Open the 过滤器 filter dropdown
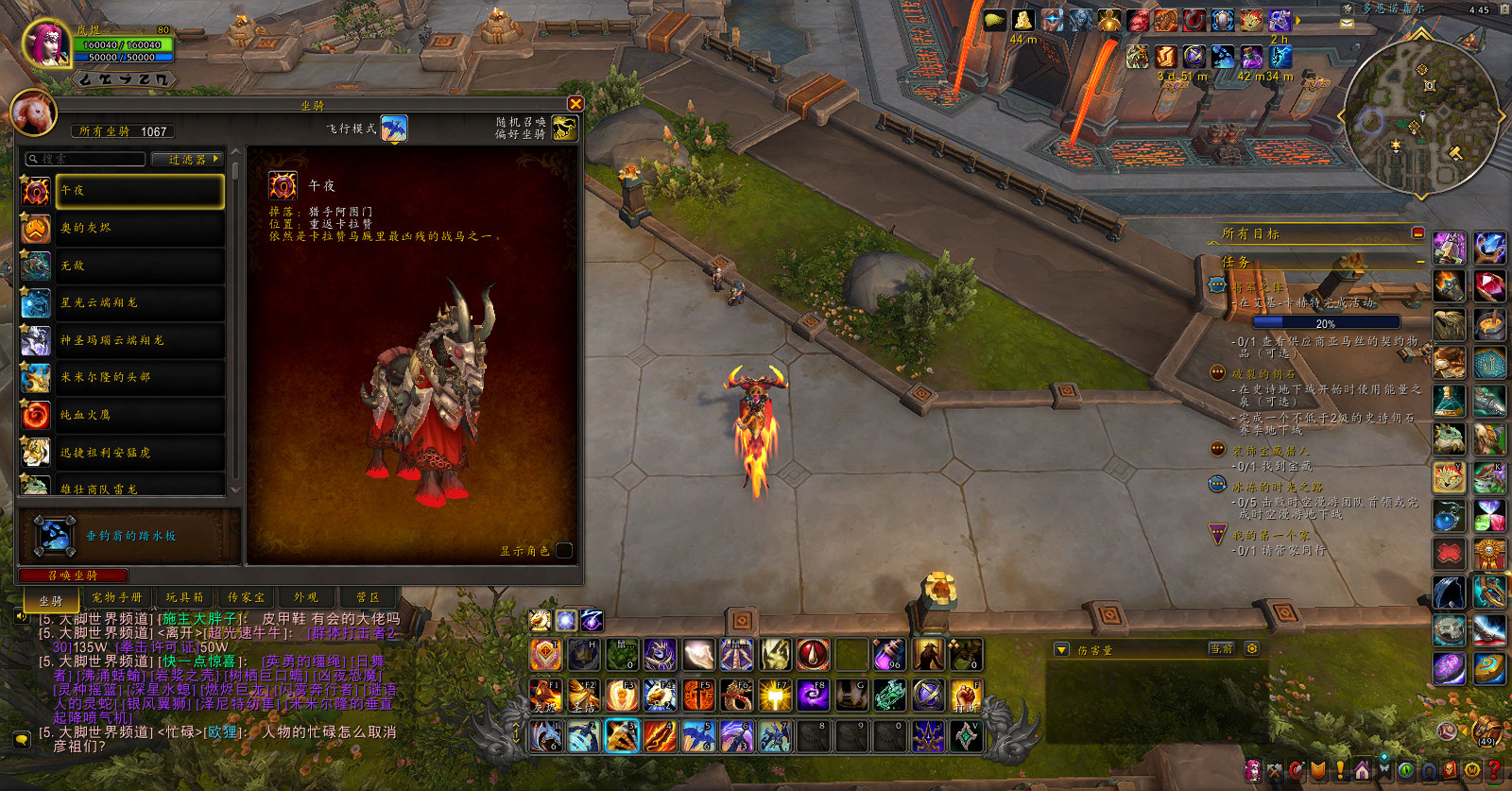This screenshot has height=791, width=1512. pyautogui.click(x=188, y=159)
